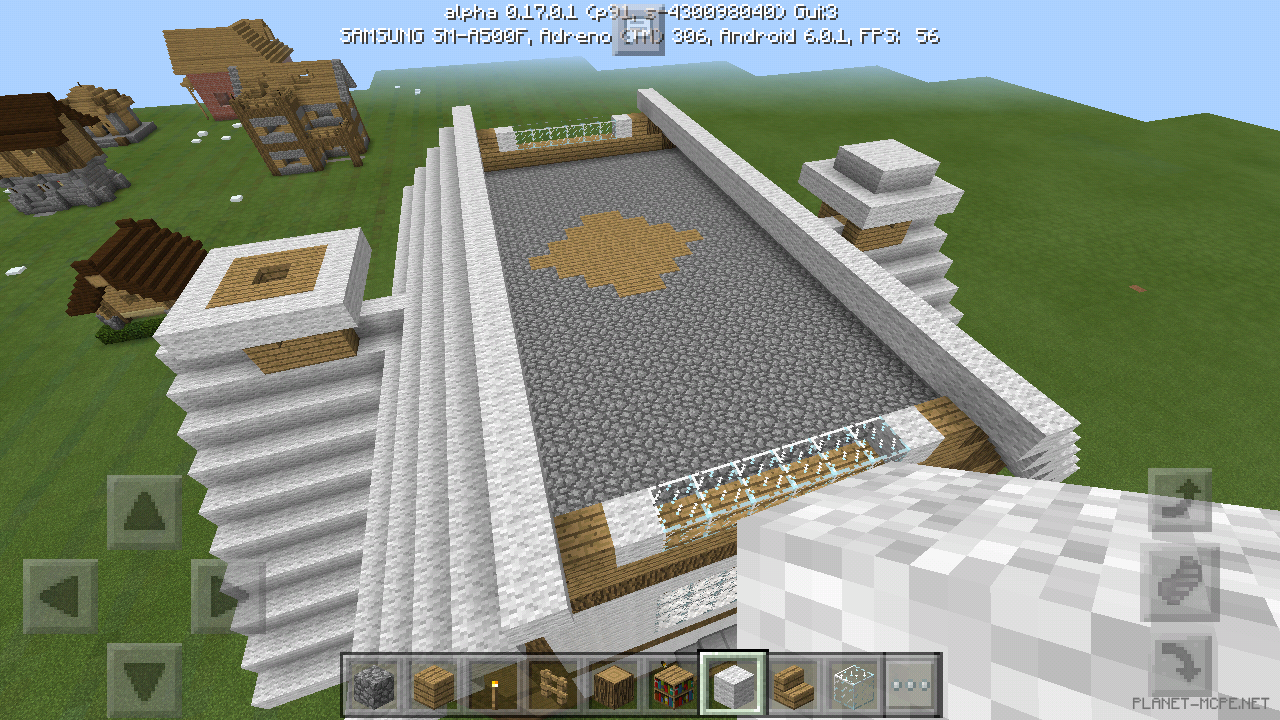Select the torch in the hotbar
This screenshot has width=1280, height=720.
coord(493,681)
